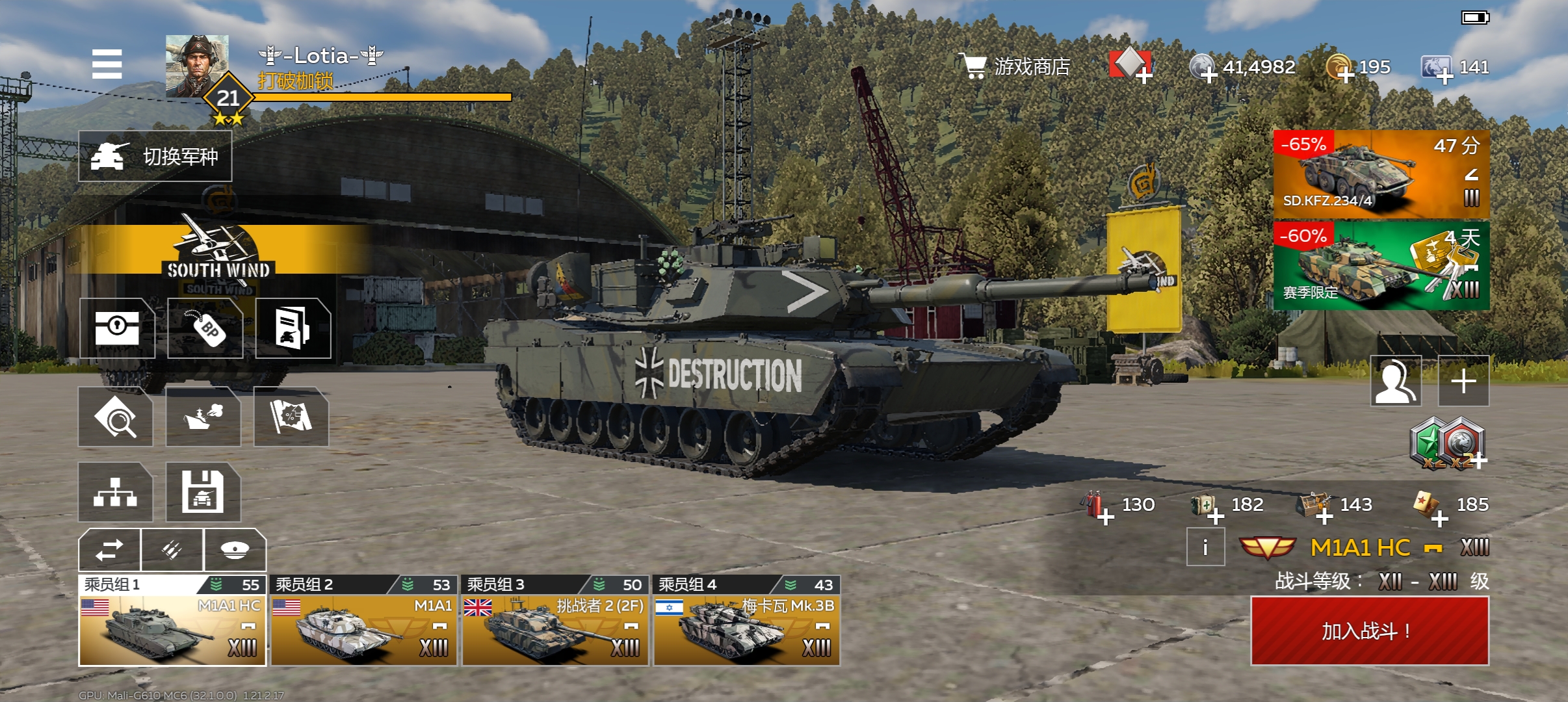Viewport: 1568px width, 702px height.
Task: Open the magnifier inspect vehicle icon
Action: [x=116, y=417]
